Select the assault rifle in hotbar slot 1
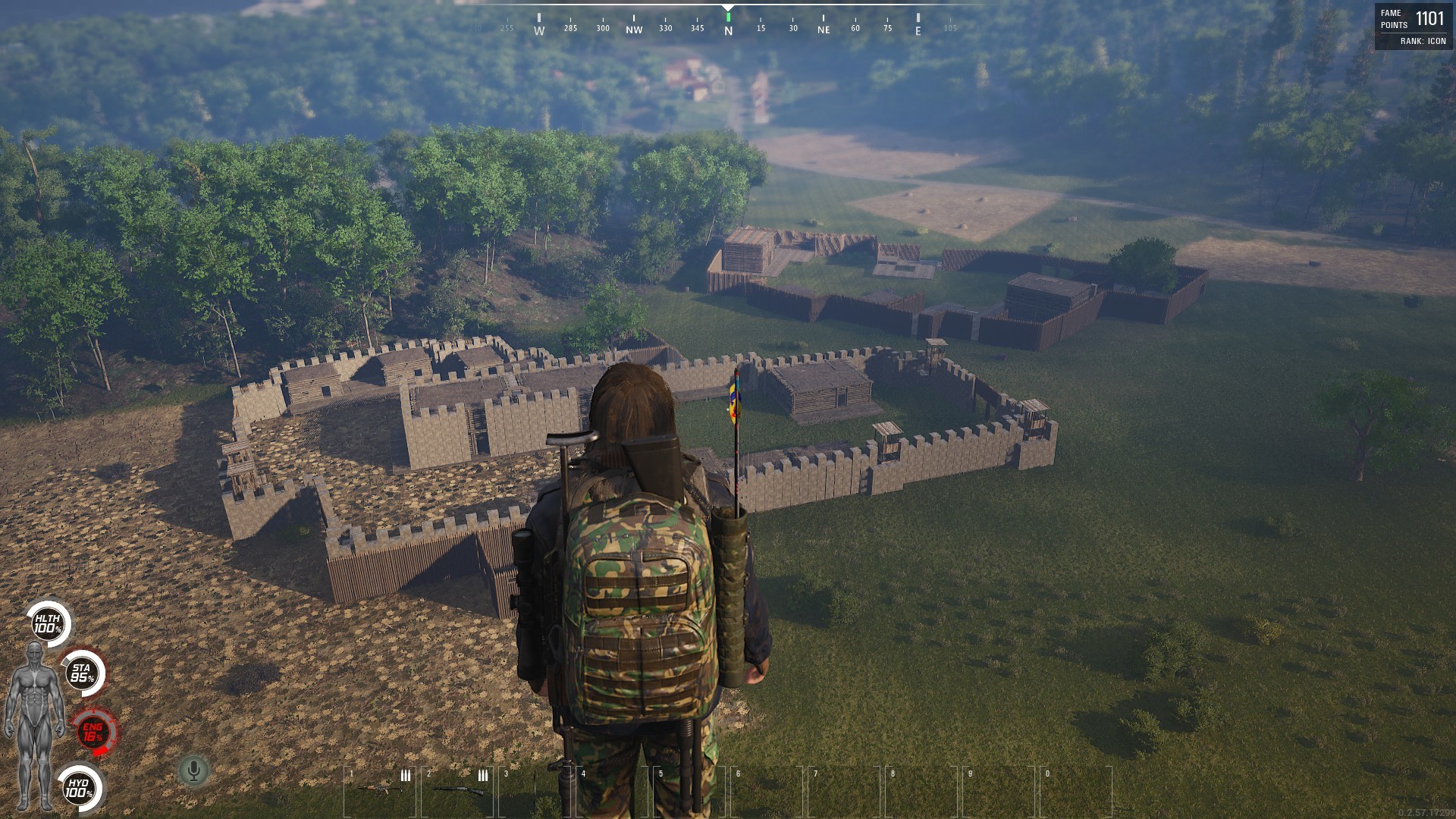 379,790
